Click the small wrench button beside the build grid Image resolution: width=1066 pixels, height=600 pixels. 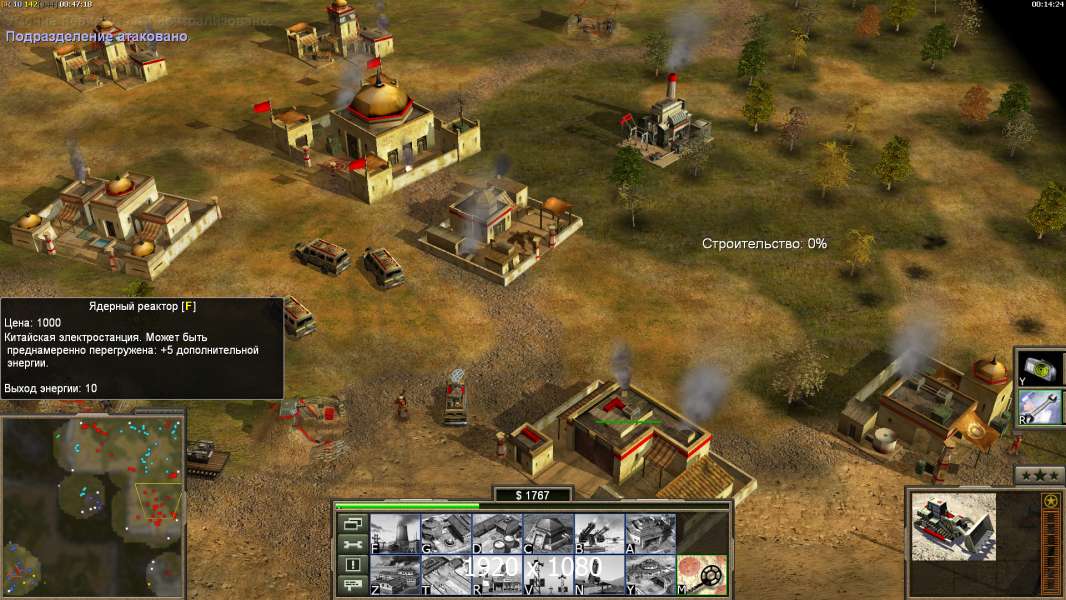click(352, 544)
